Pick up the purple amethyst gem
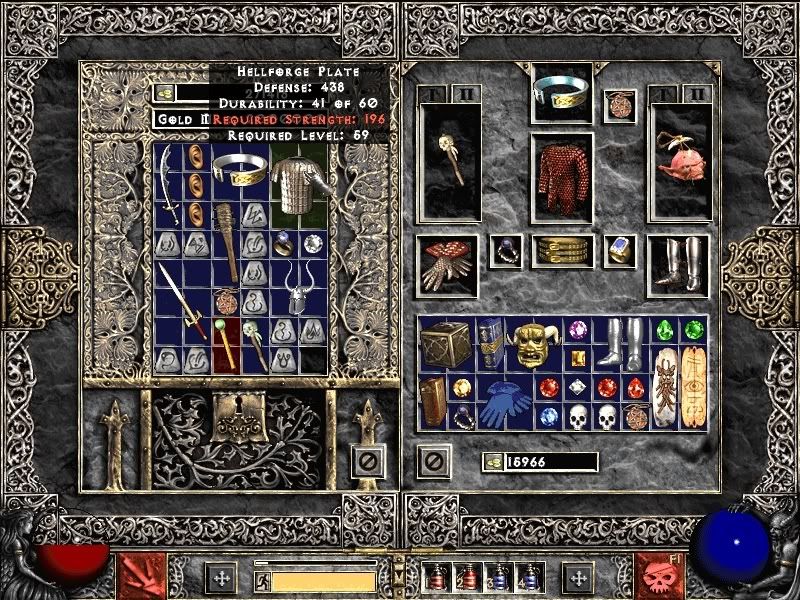The width and height of the screenshot is (800, 600). coord(576,330)
